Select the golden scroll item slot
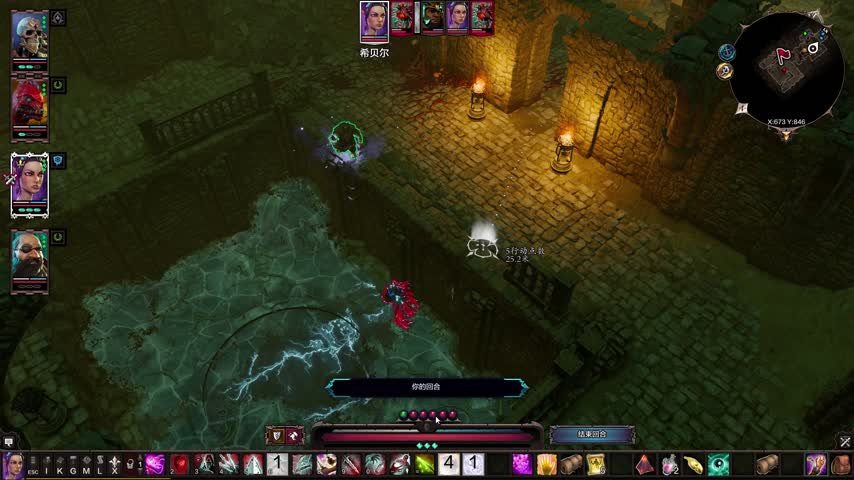Screen dimensions: 854x480 (x=596, y=464)
